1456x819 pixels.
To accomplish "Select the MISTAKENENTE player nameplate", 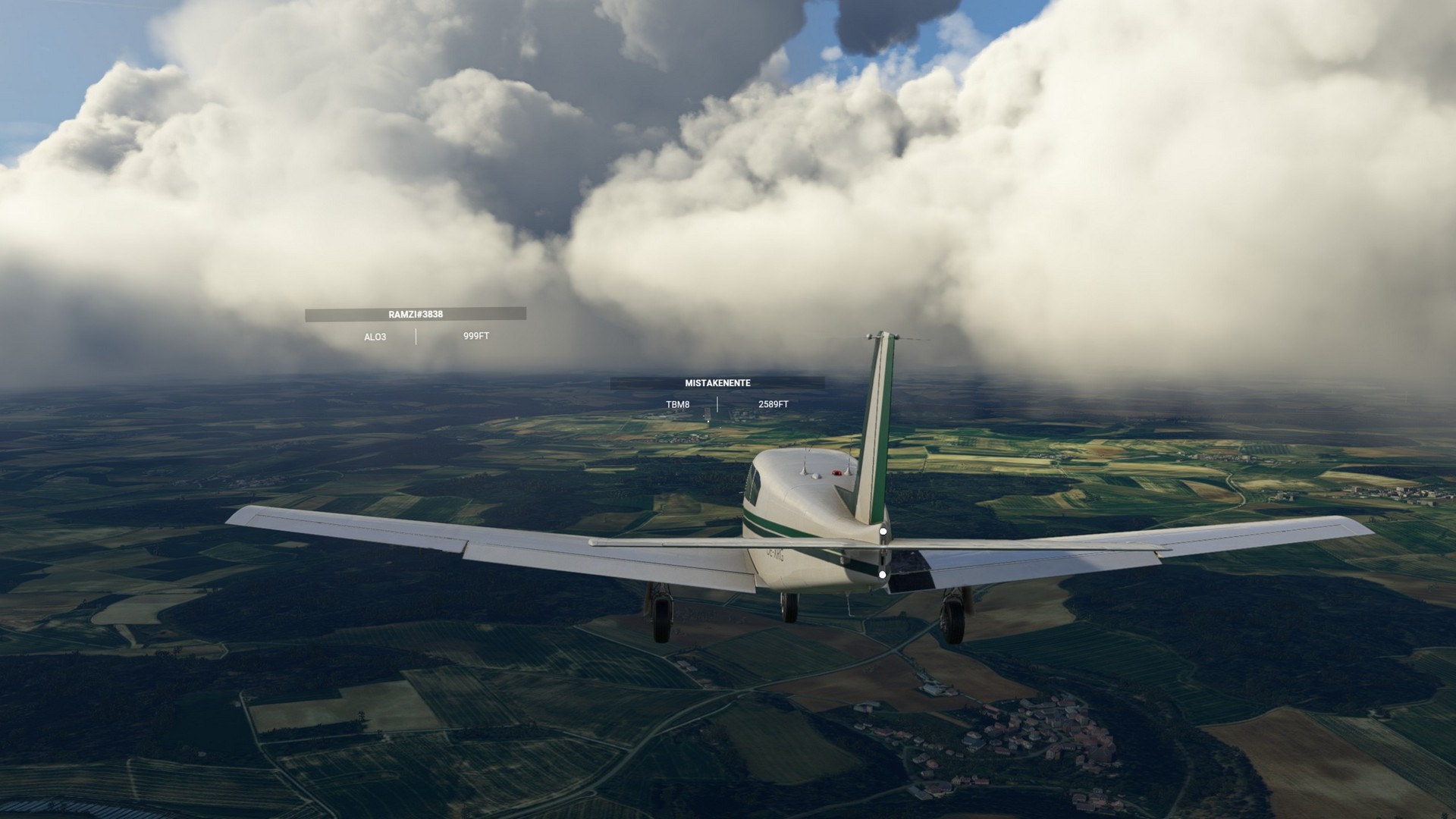I will coord(717,383).
